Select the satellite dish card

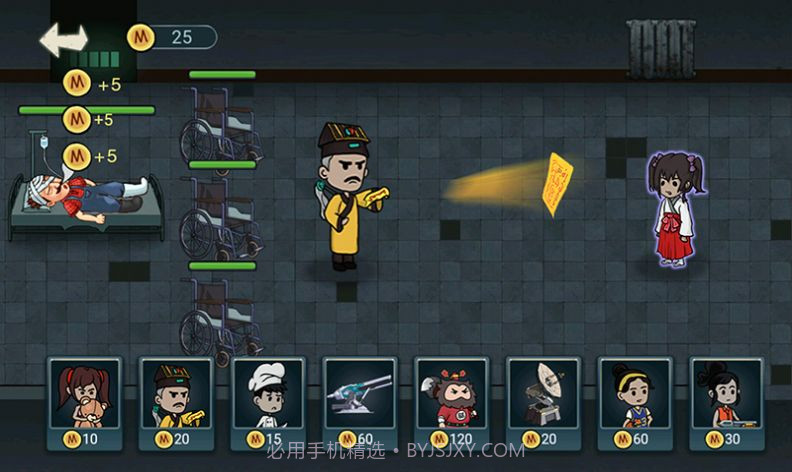click(x=543, y=402)
